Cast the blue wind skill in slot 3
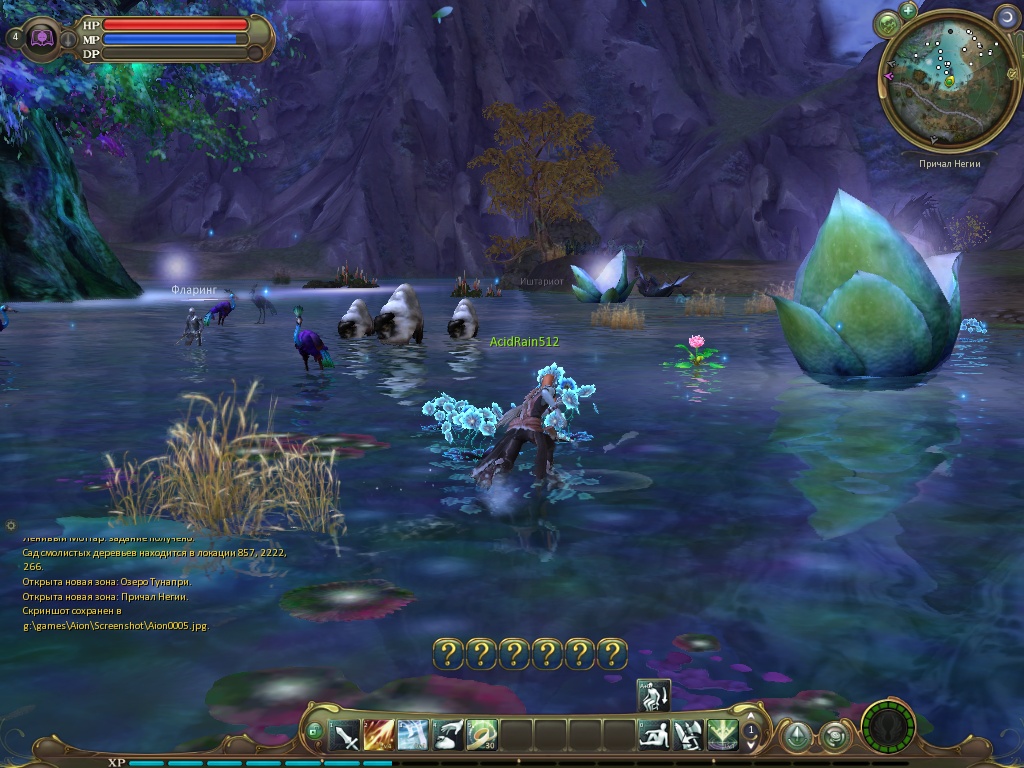1024x768 pixels. pyautogui.click(x=413, y=736)
